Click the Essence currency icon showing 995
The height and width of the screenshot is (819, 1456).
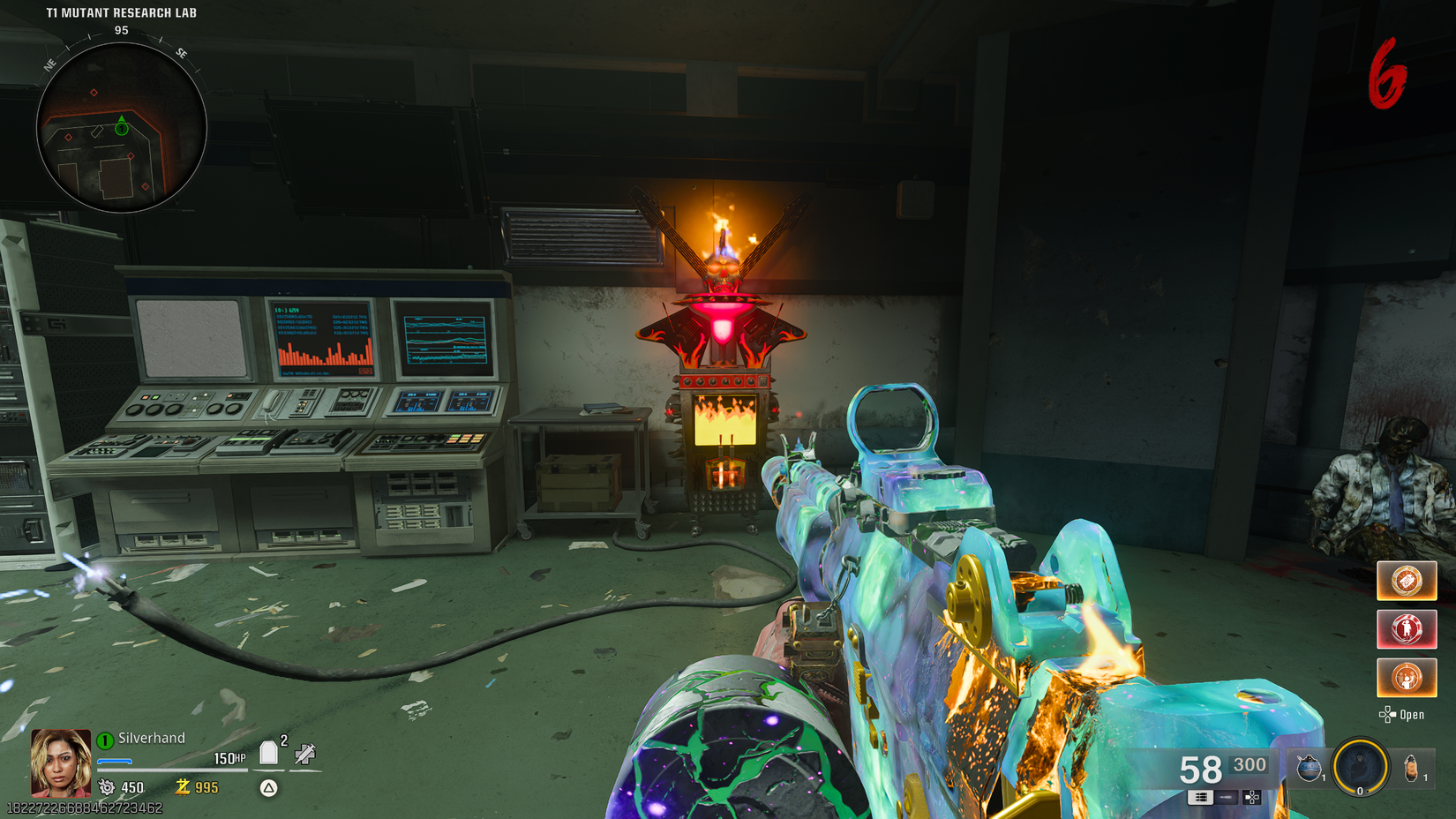point(184,787)
